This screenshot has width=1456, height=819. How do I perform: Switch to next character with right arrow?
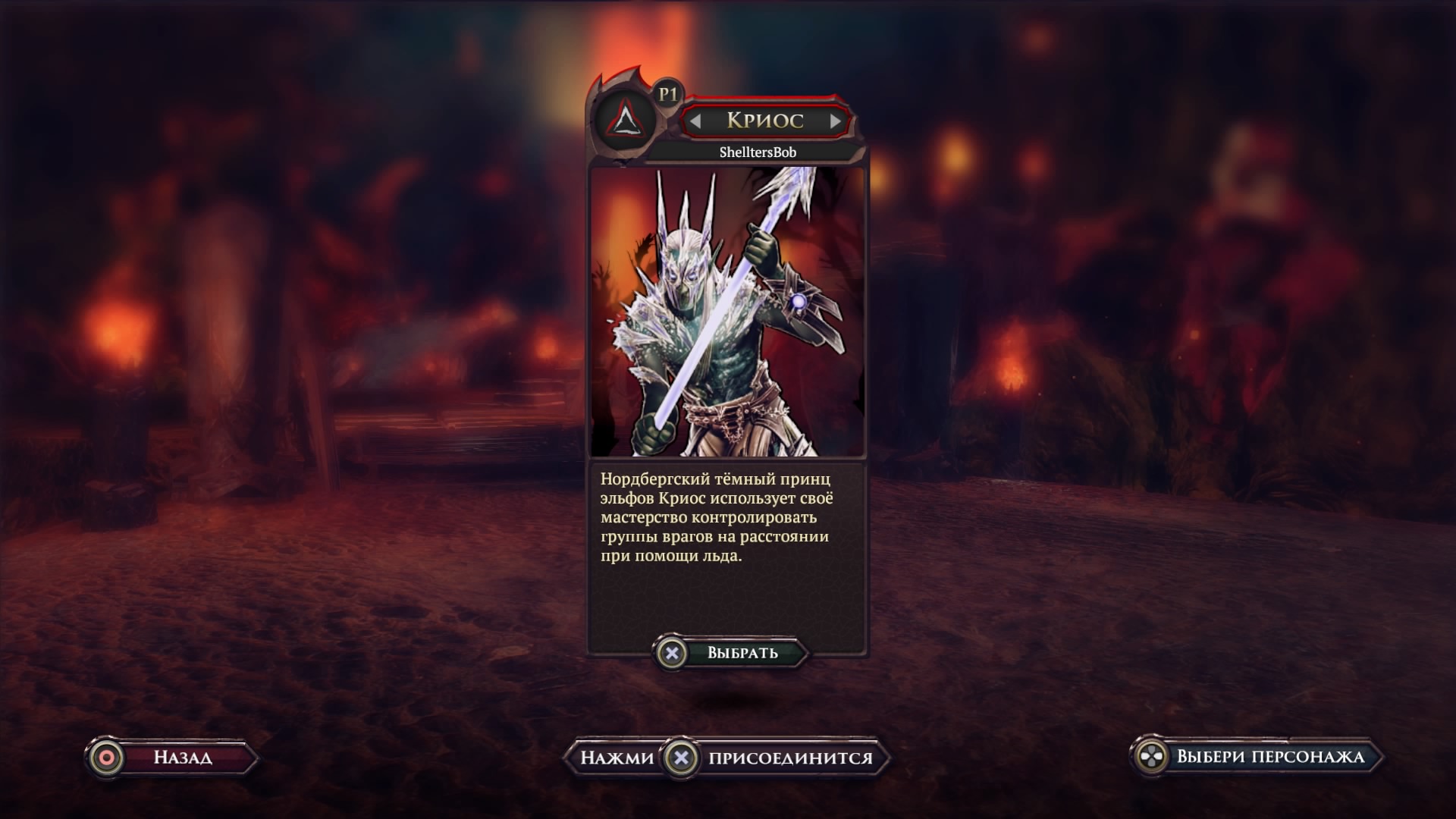[x=835, y=121]
